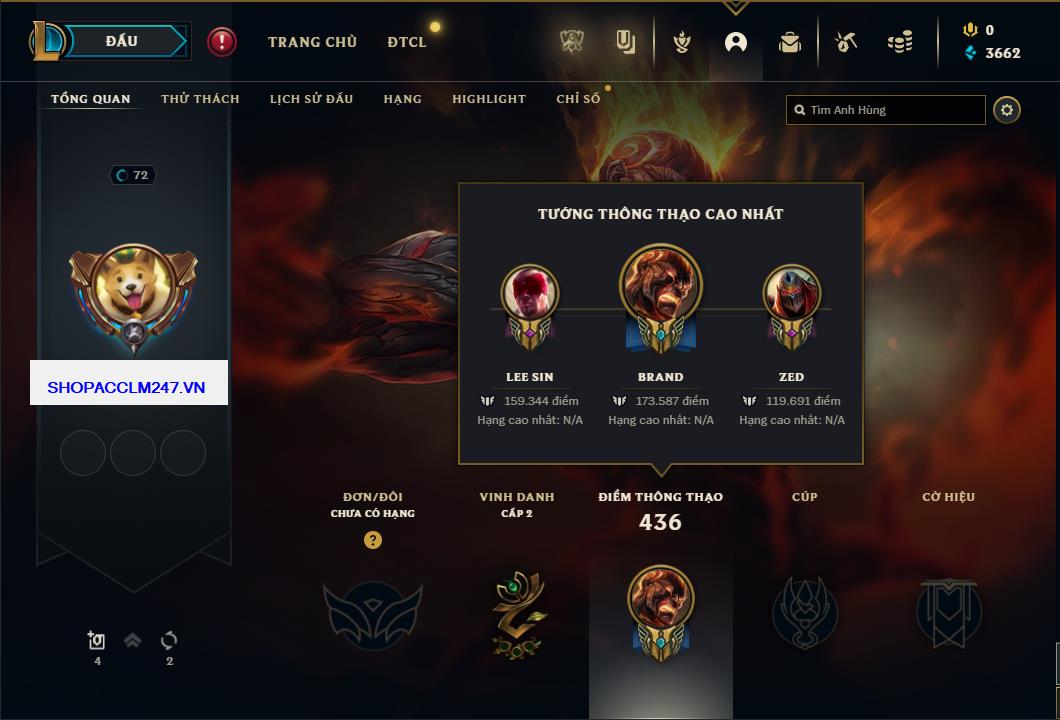Viewport: 1060px width, 720px height.
Task: Show the HIGHLIGHT tab
Action: pyautogui.click(x=488, y=99)
